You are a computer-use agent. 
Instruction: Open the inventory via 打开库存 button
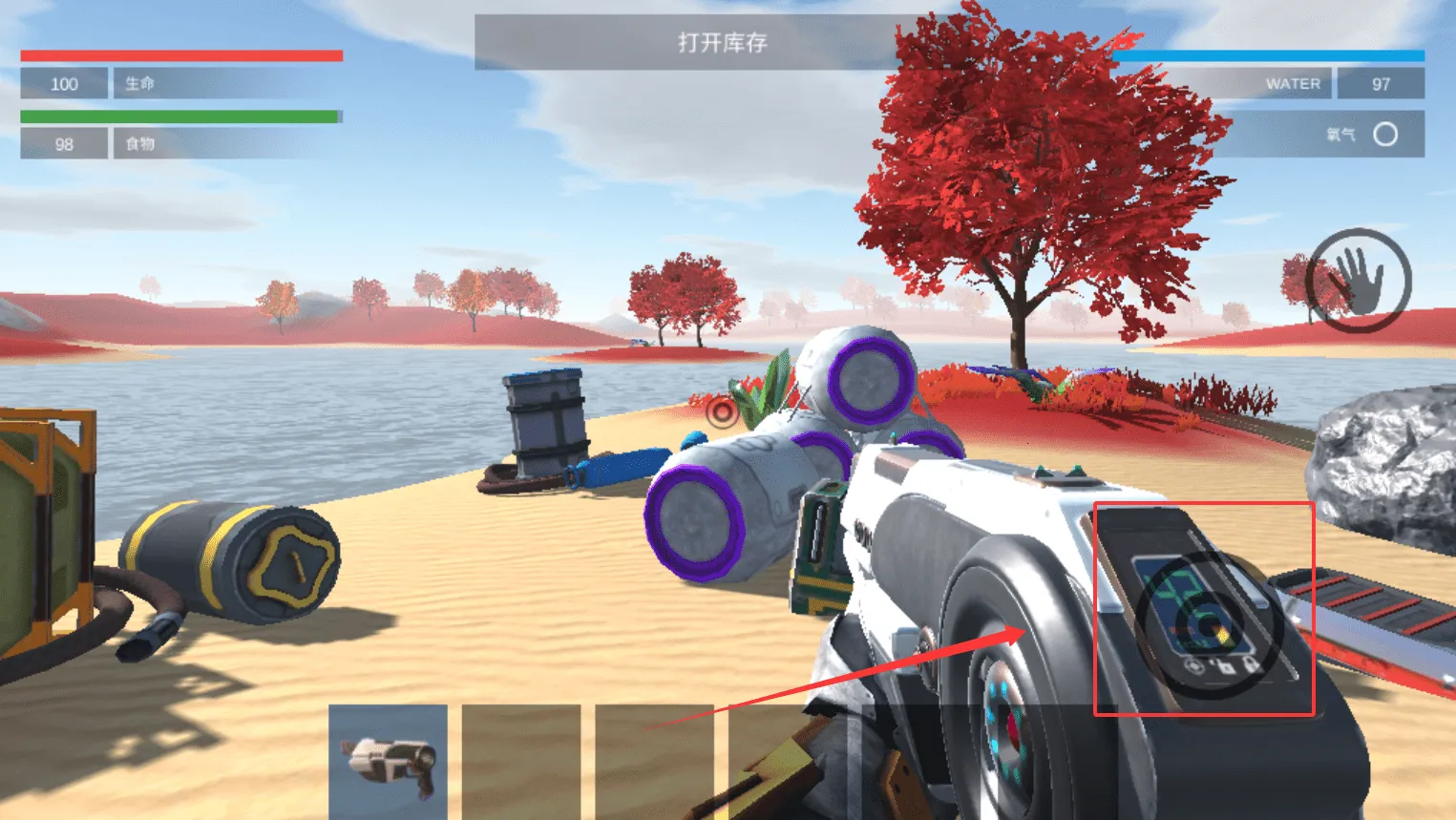(722, 43)
